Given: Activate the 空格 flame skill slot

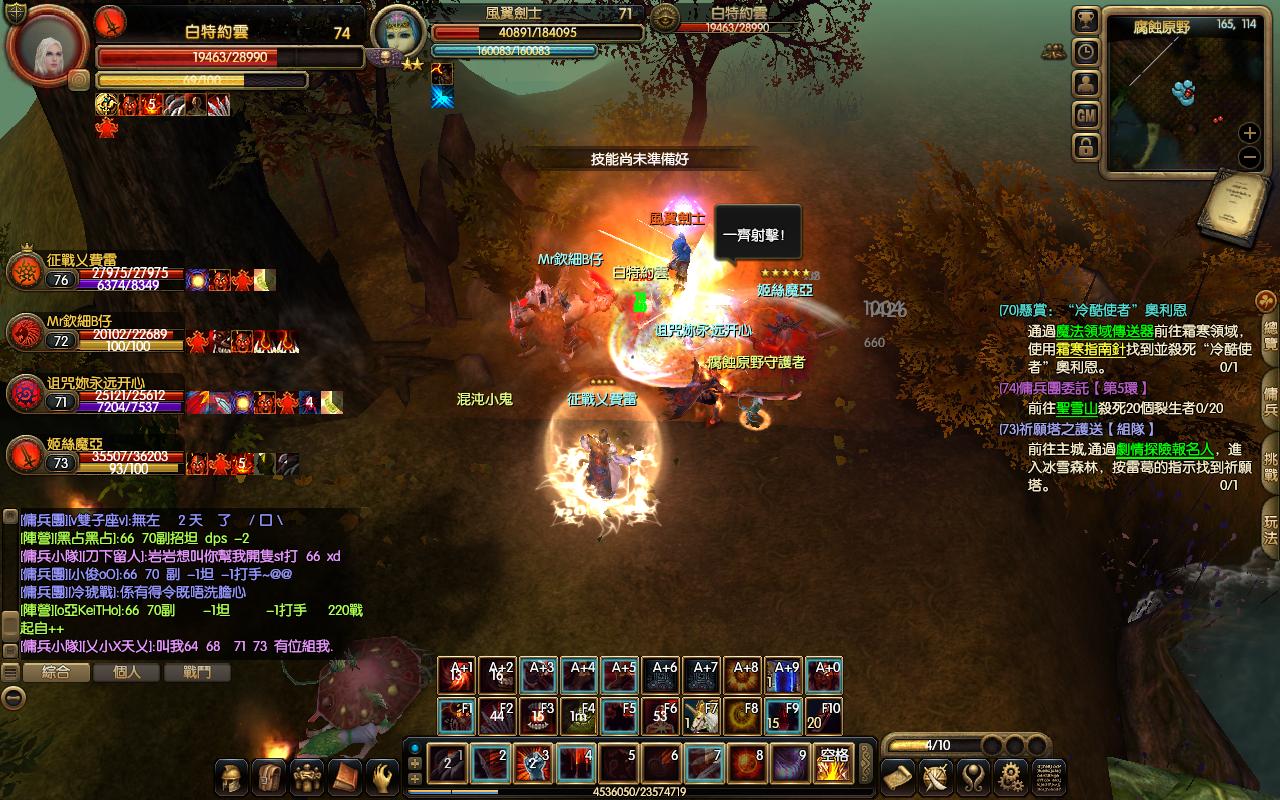Looking at the screenshot, I should click(832, 763).
